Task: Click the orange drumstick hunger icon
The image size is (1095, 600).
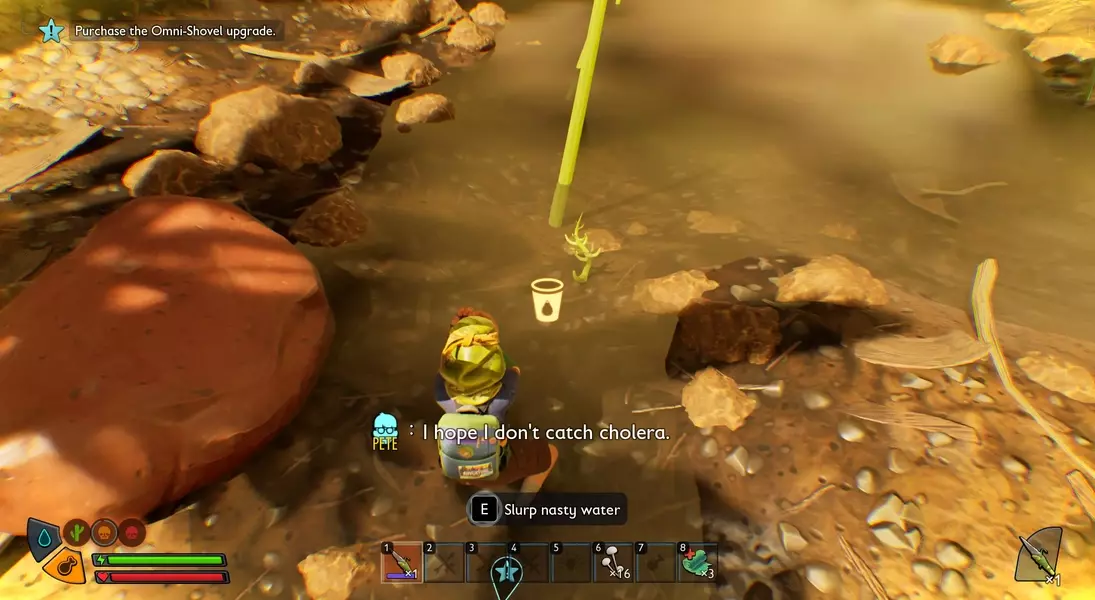Action: [65, 567]
